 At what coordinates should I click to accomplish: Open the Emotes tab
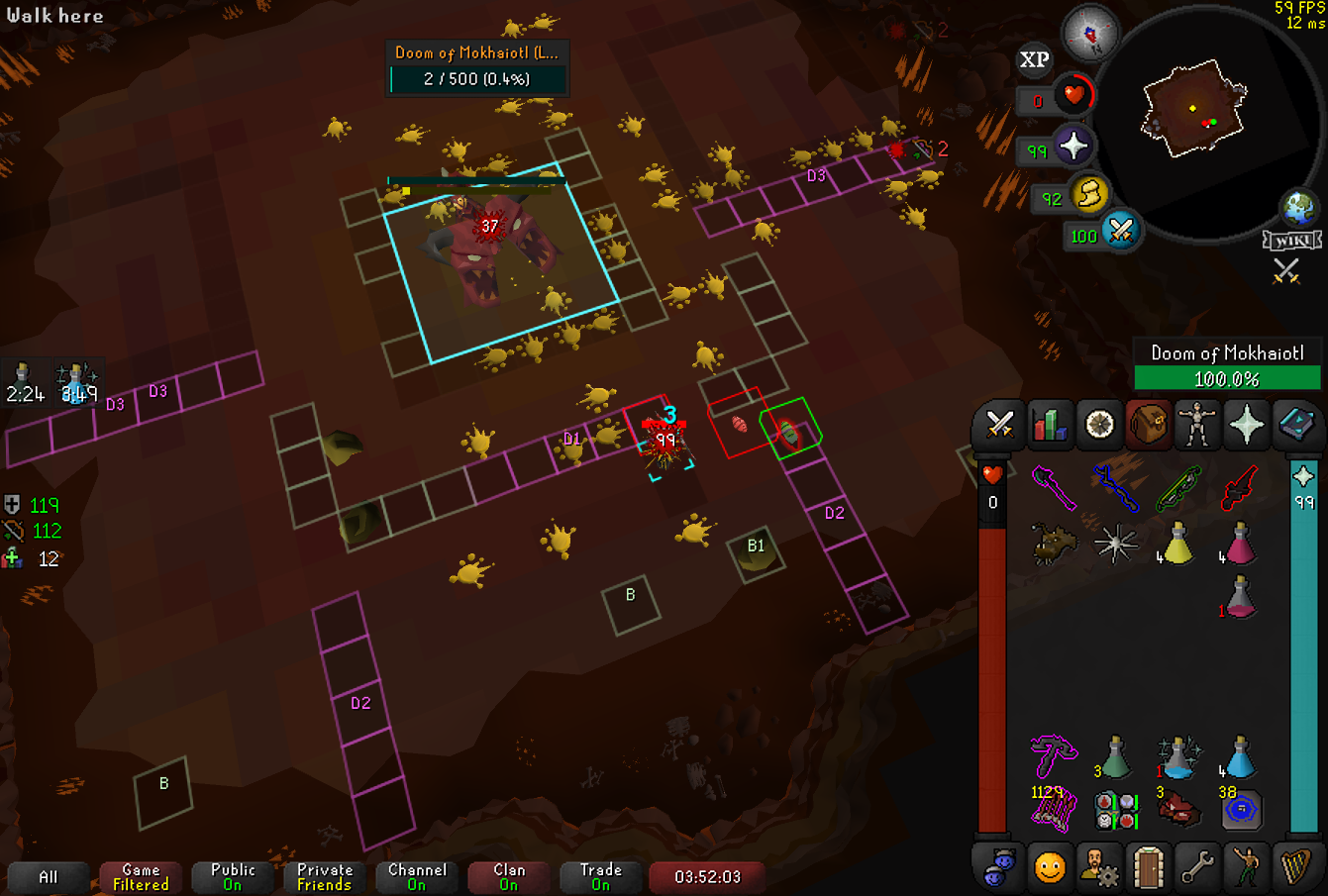point(1246,868)
